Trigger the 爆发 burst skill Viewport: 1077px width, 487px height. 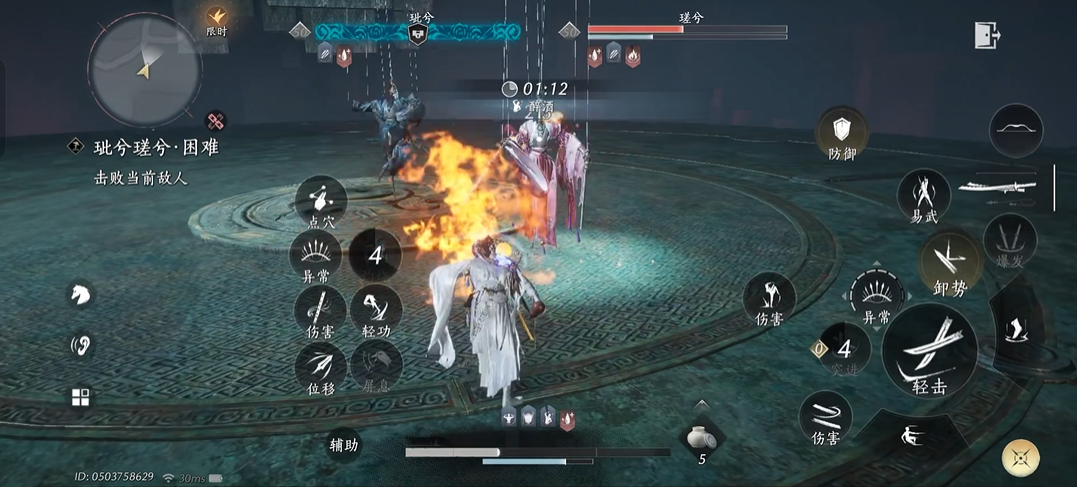(x=1009, y=242)
